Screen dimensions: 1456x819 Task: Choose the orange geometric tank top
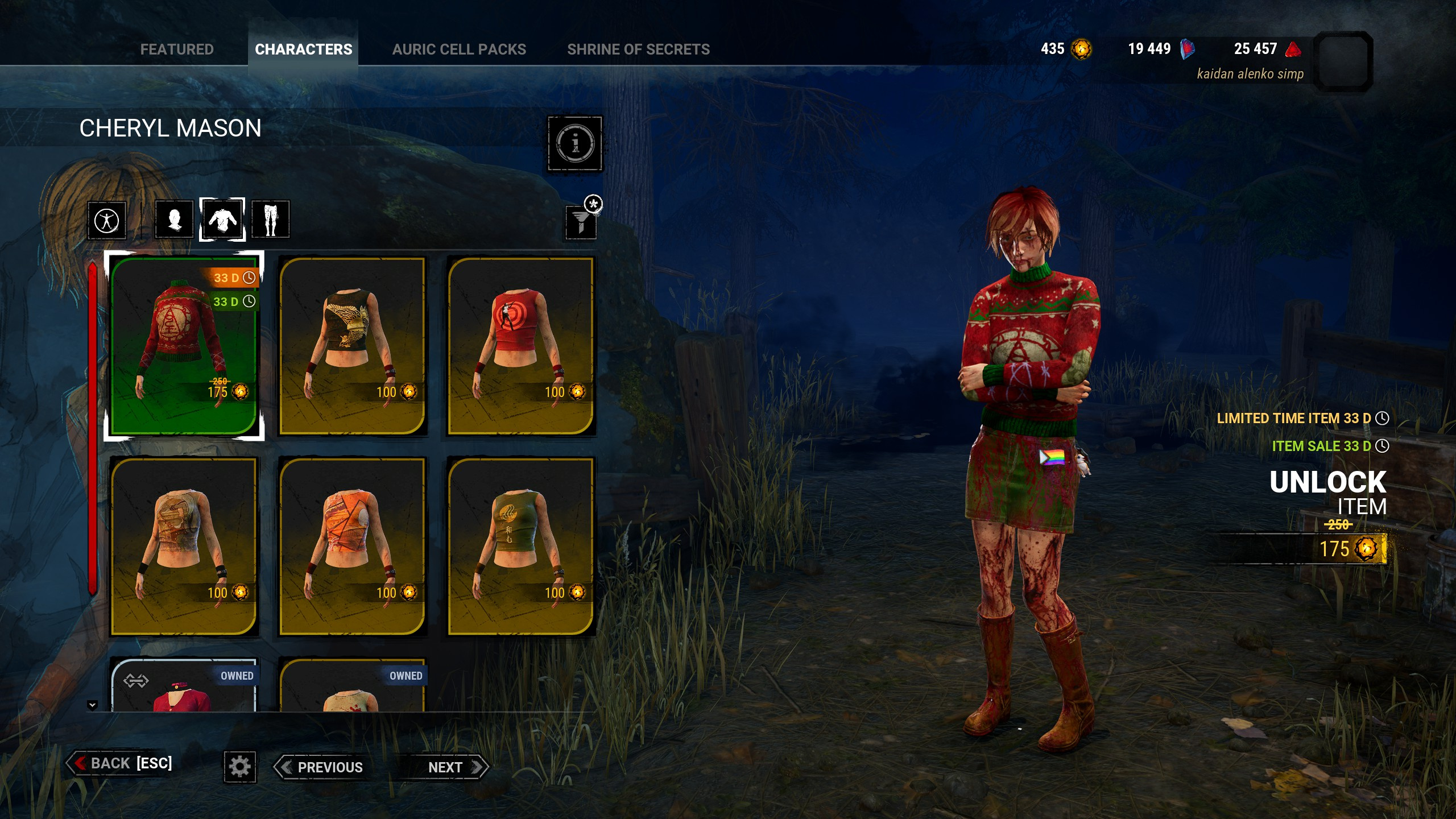[x=352, y=546]
